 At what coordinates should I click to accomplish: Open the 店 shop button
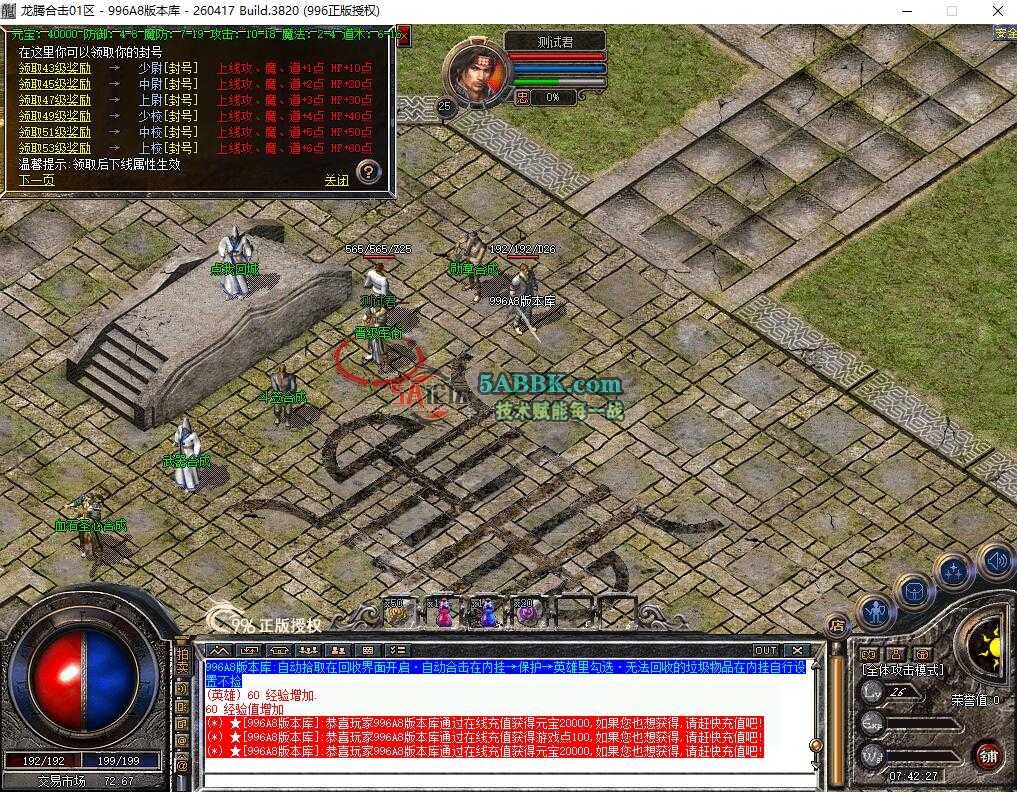(x=838, y=626)
